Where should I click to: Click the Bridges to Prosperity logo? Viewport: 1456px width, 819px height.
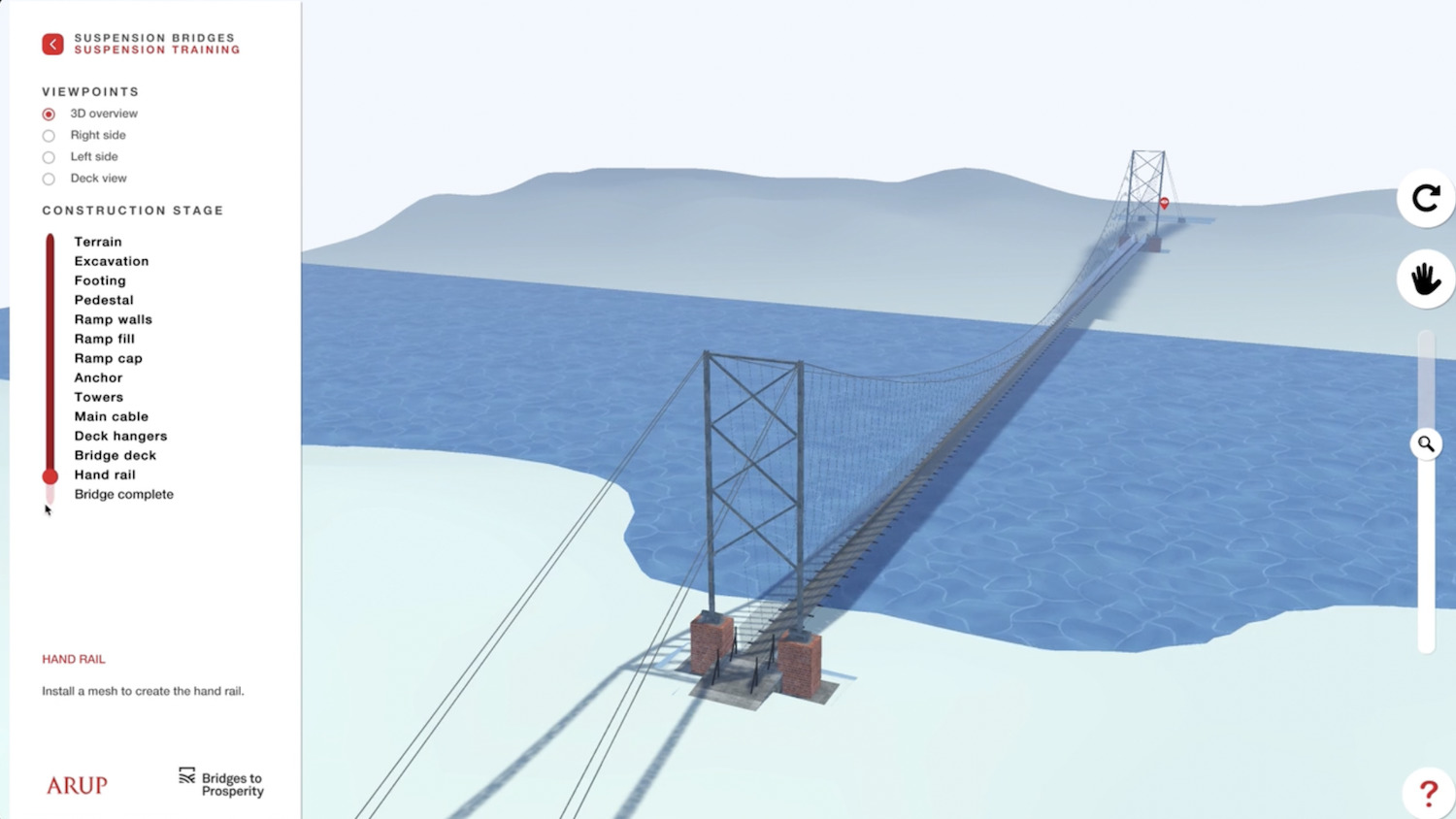221,782
